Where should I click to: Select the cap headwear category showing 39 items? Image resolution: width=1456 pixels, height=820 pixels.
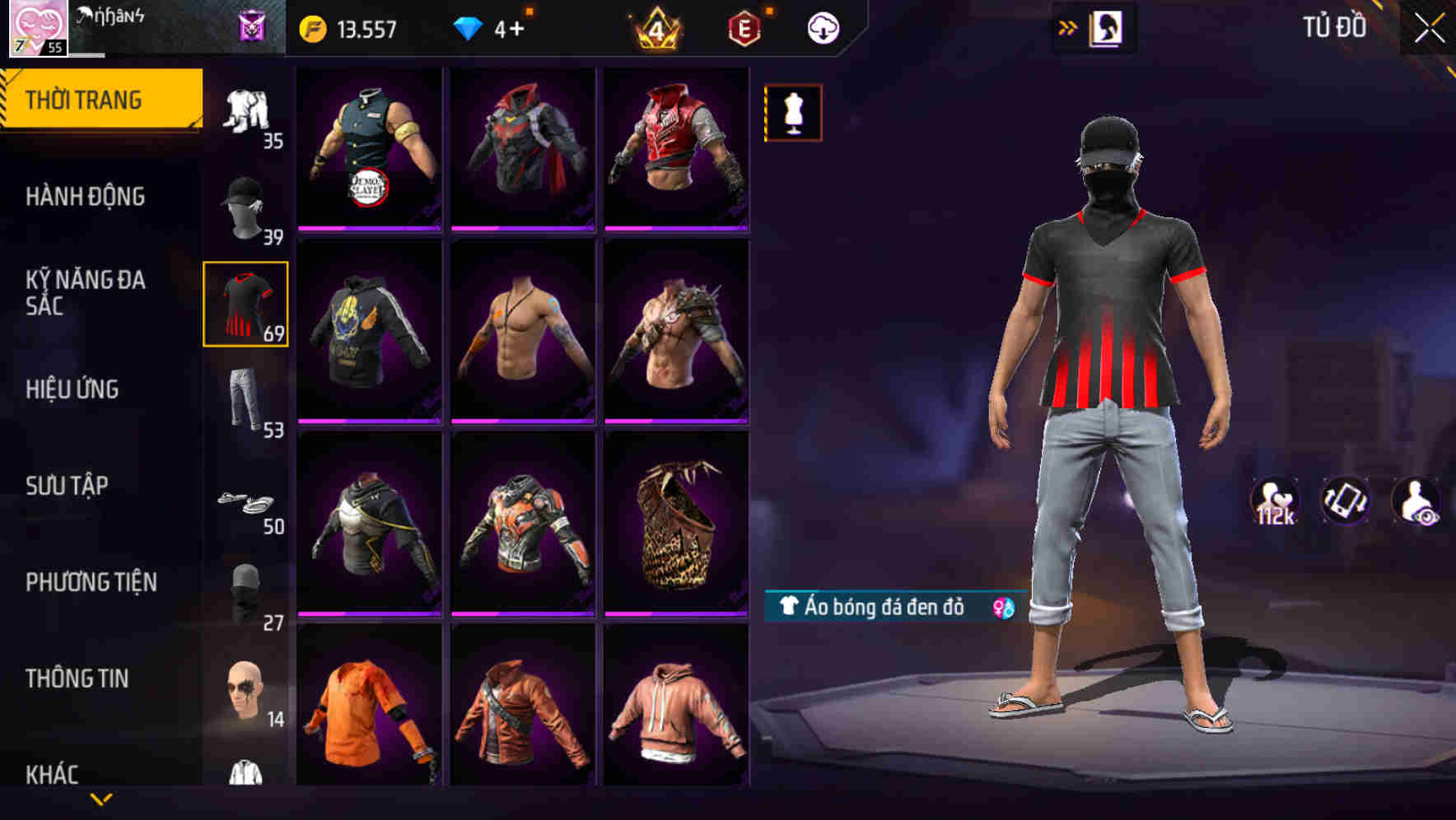(x=245, y=207)
